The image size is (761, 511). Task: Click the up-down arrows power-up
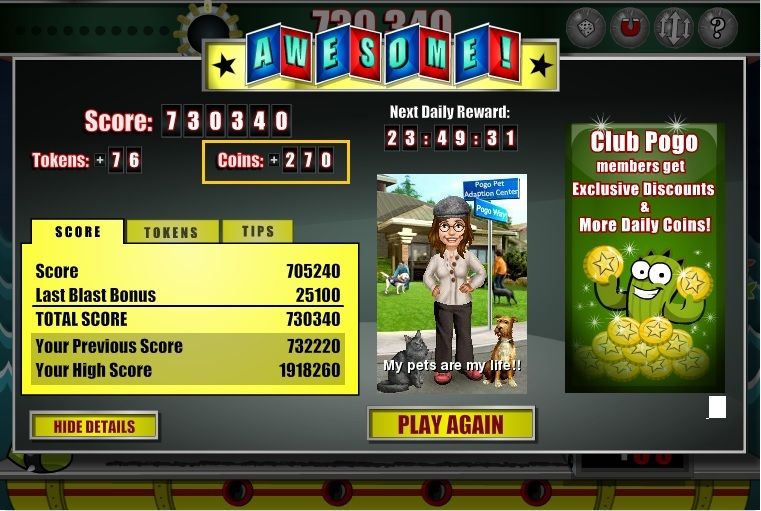673,28
